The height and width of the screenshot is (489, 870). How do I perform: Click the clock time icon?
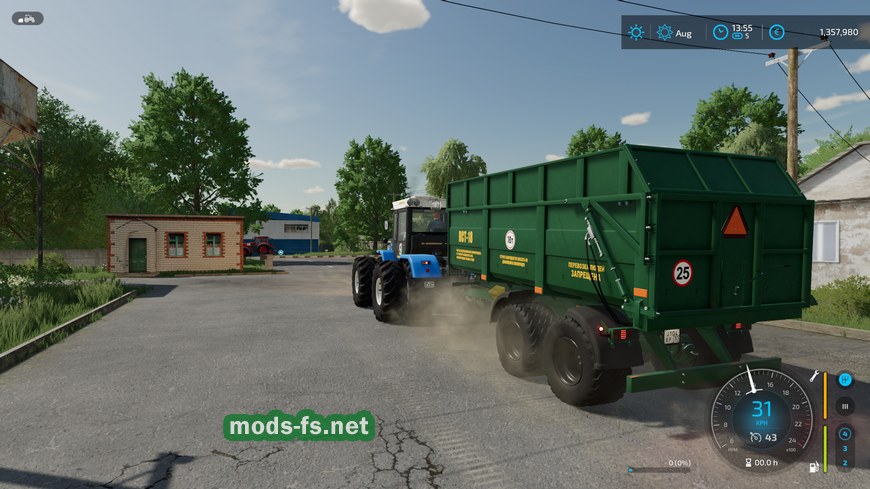point(719,32)
